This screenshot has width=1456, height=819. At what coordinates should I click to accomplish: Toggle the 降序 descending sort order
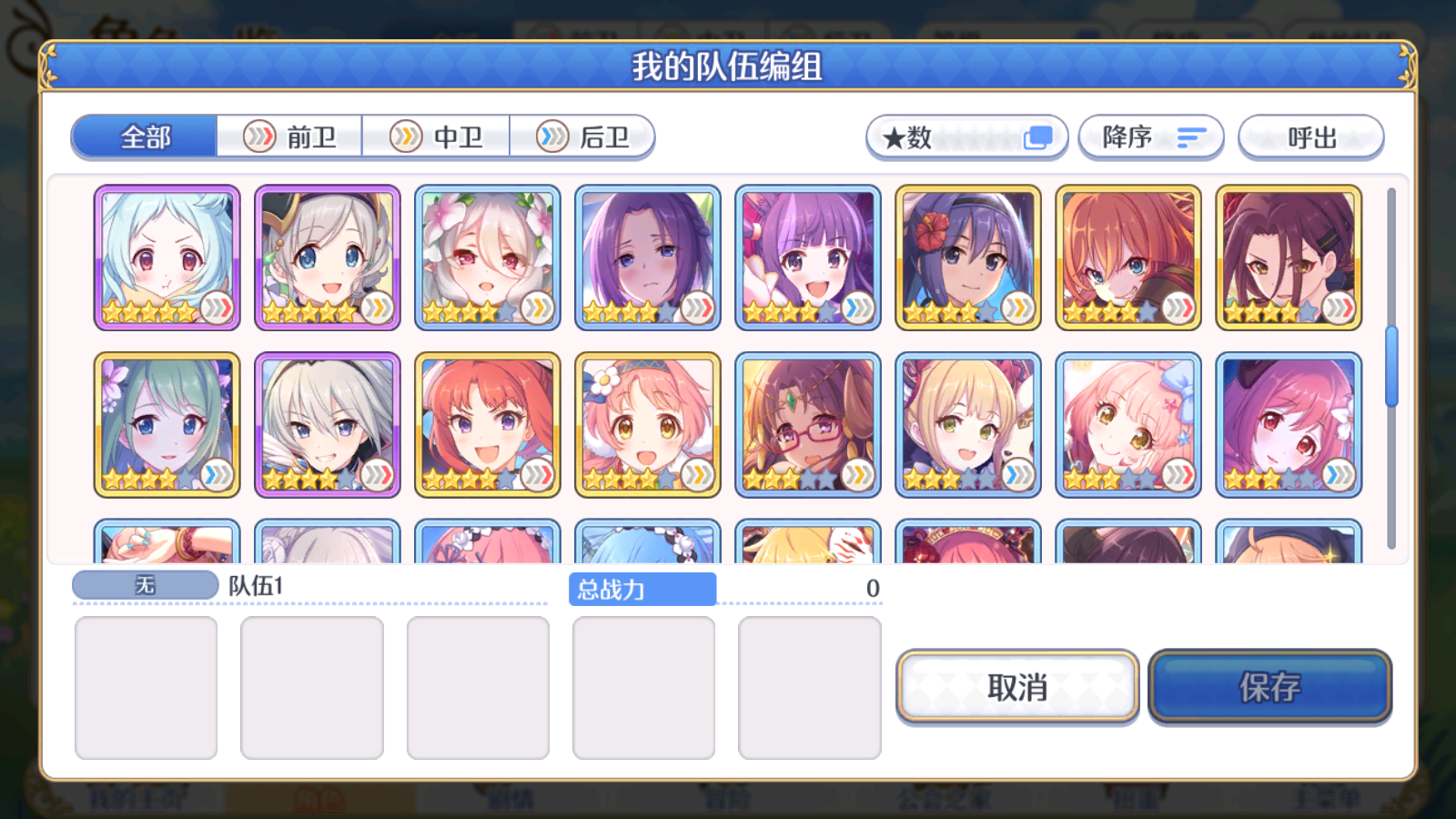(x=1151, y=137)
